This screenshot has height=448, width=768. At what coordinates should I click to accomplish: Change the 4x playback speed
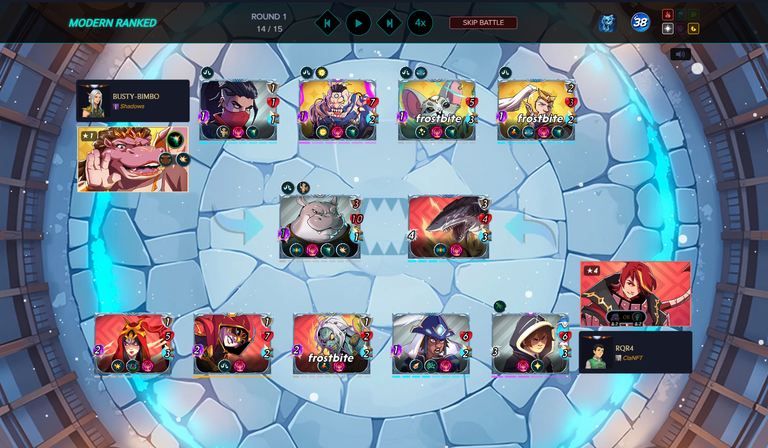[420, 22]
